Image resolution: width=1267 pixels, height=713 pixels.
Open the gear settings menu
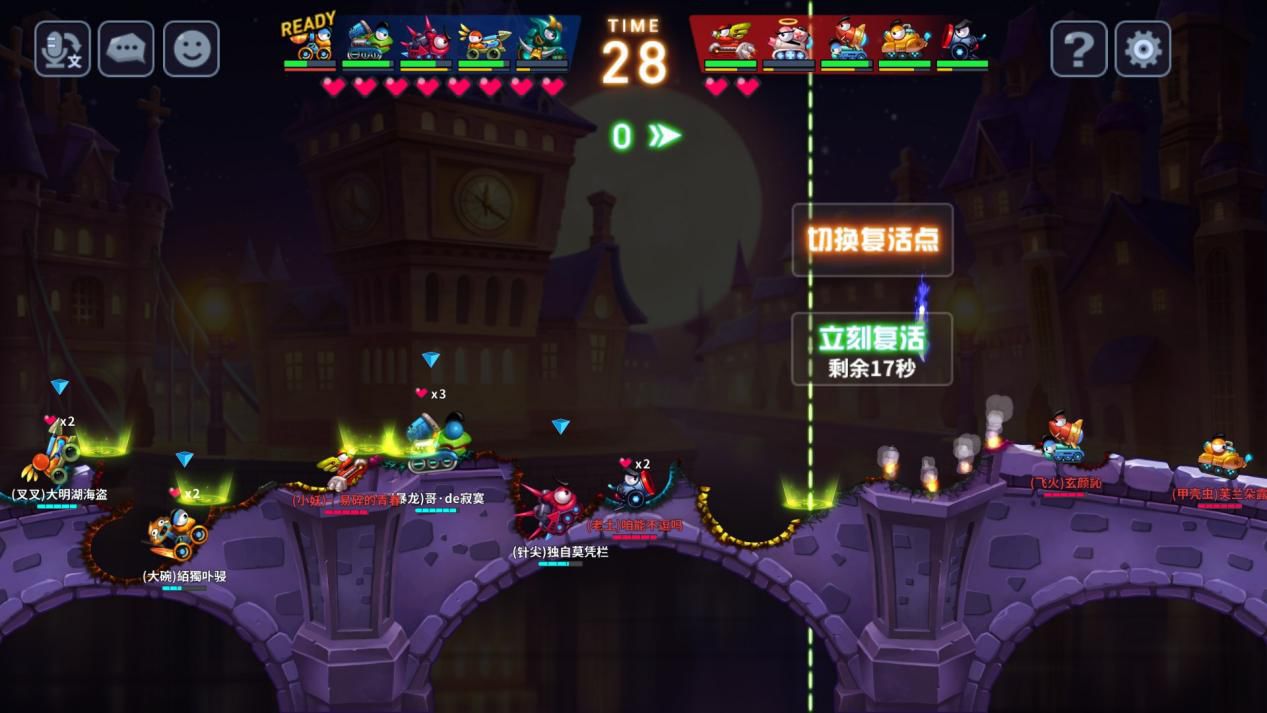[x=1143, y=49]
